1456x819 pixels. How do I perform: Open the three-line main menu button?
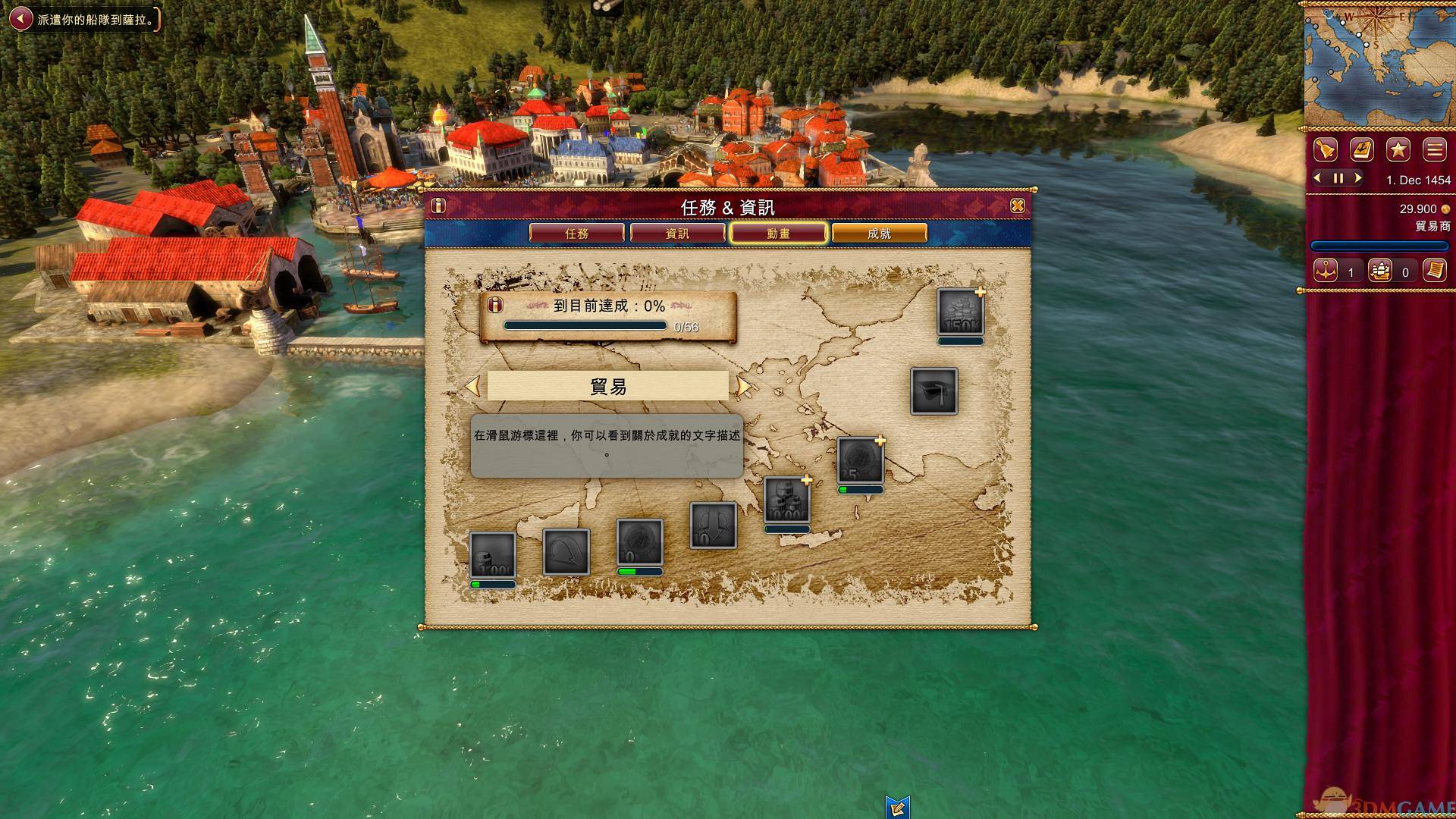1434,149
